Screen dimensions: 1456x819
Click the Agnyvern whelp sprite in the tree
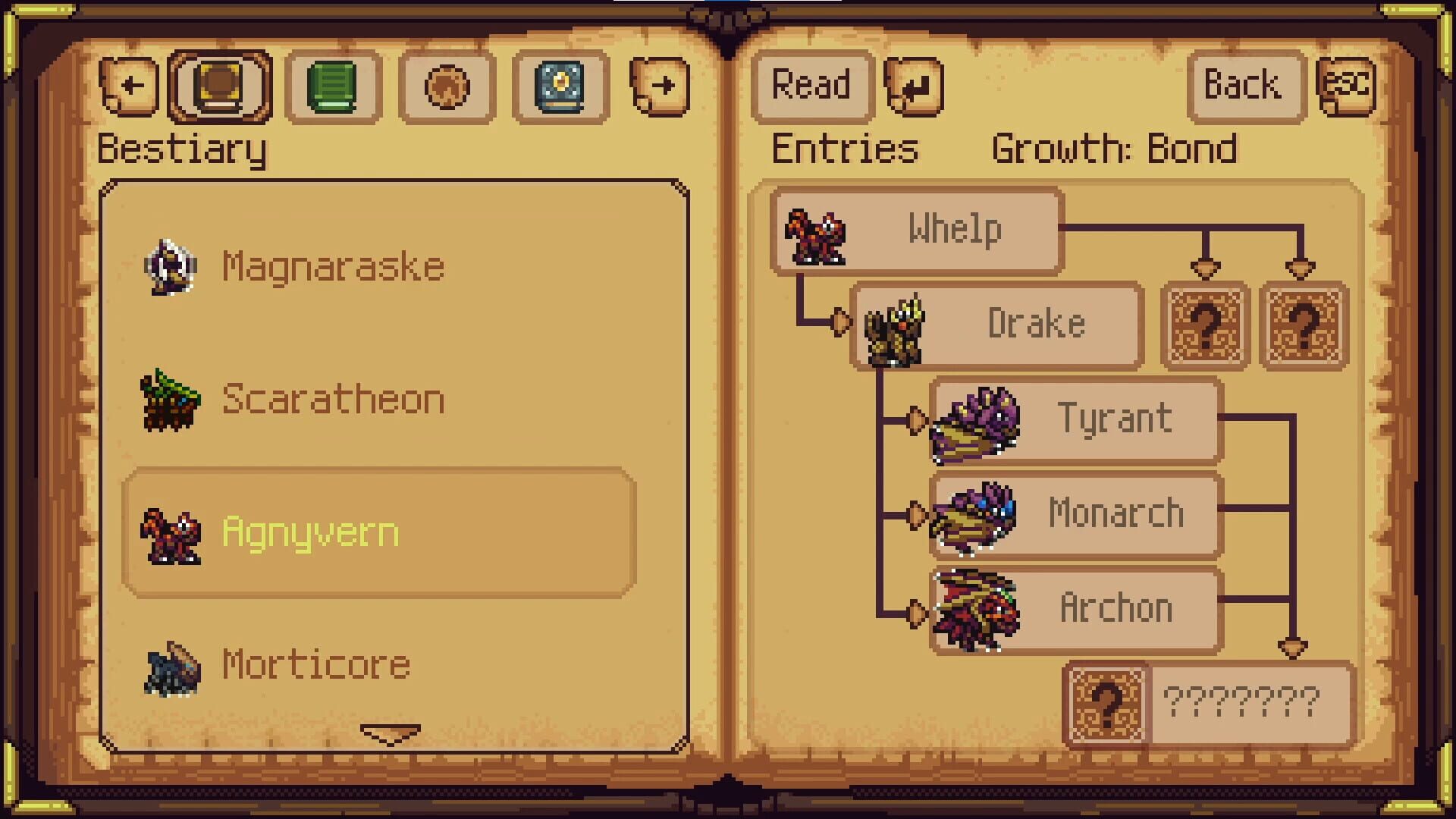coord(815,237)
